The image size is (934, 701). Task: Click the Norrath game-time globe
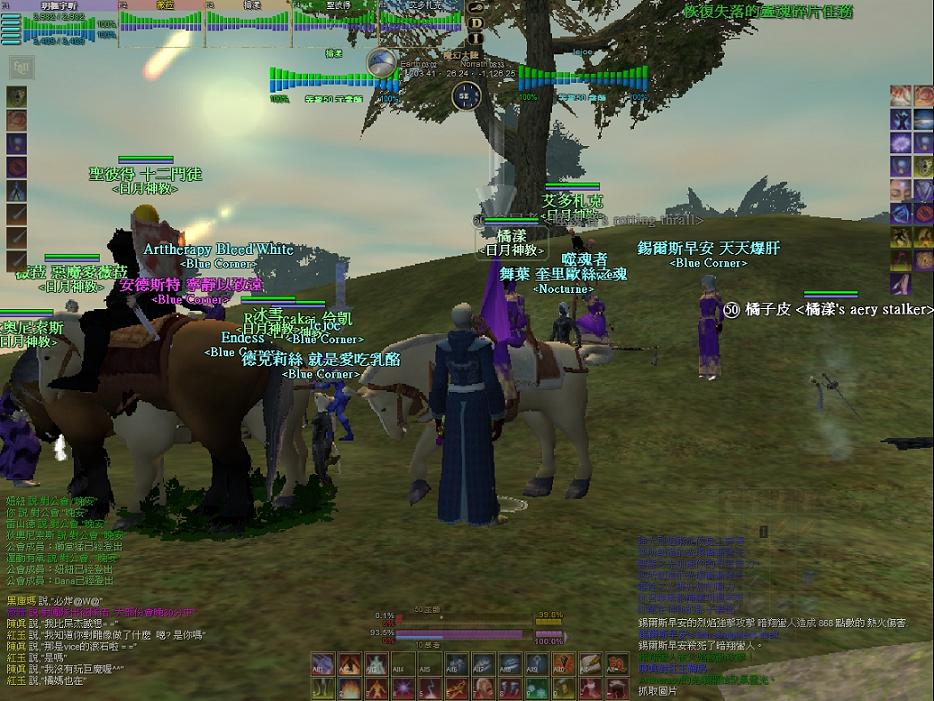[x=382, y=63]
